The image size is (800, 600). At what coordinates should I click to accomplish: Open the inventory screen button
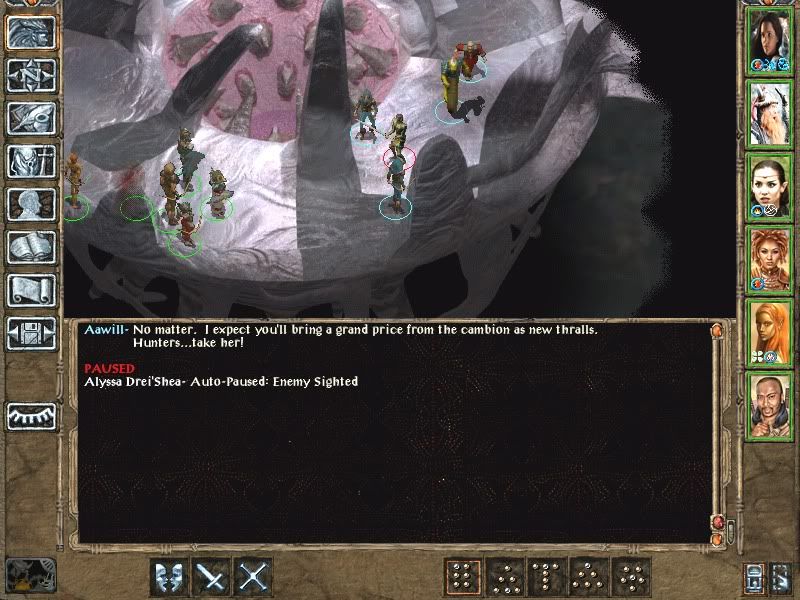click(x=30, y=161)
